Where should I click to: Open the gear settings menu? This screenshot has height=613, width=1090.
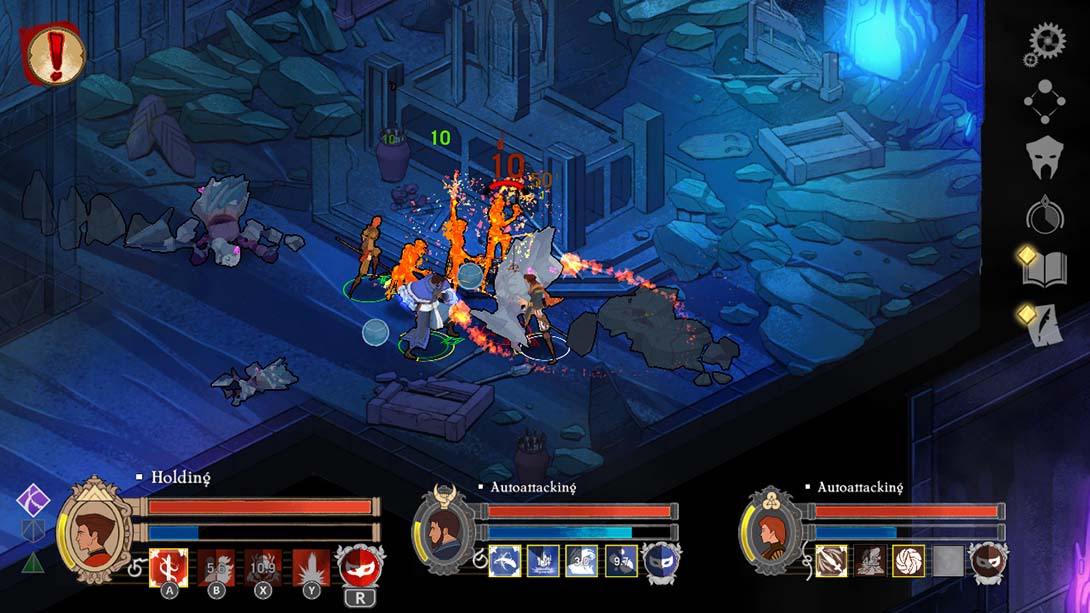coord(1045,44)
